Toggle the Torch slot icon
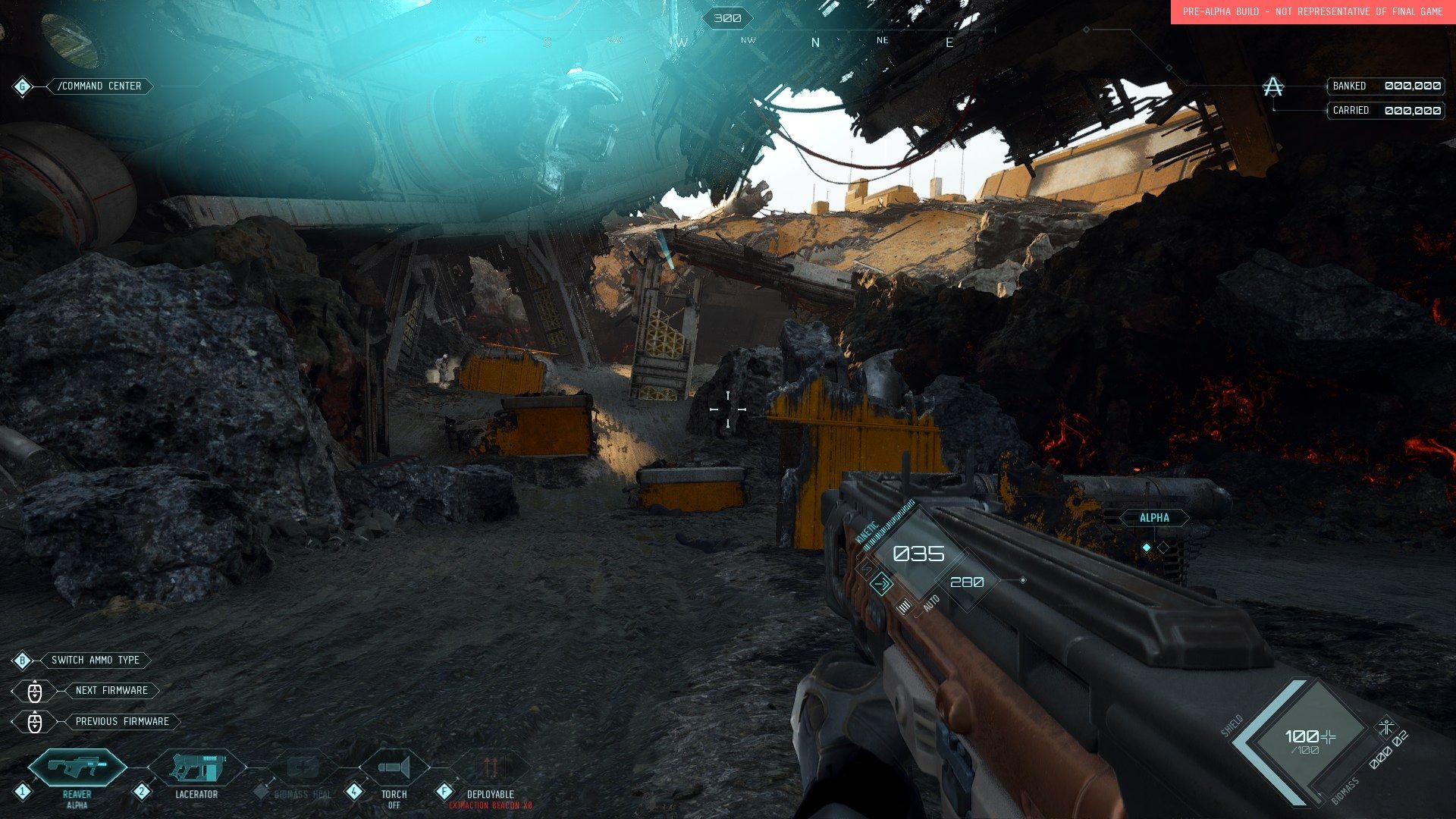This screenshot has width=1456, height=819. click(x=394, y=769)
